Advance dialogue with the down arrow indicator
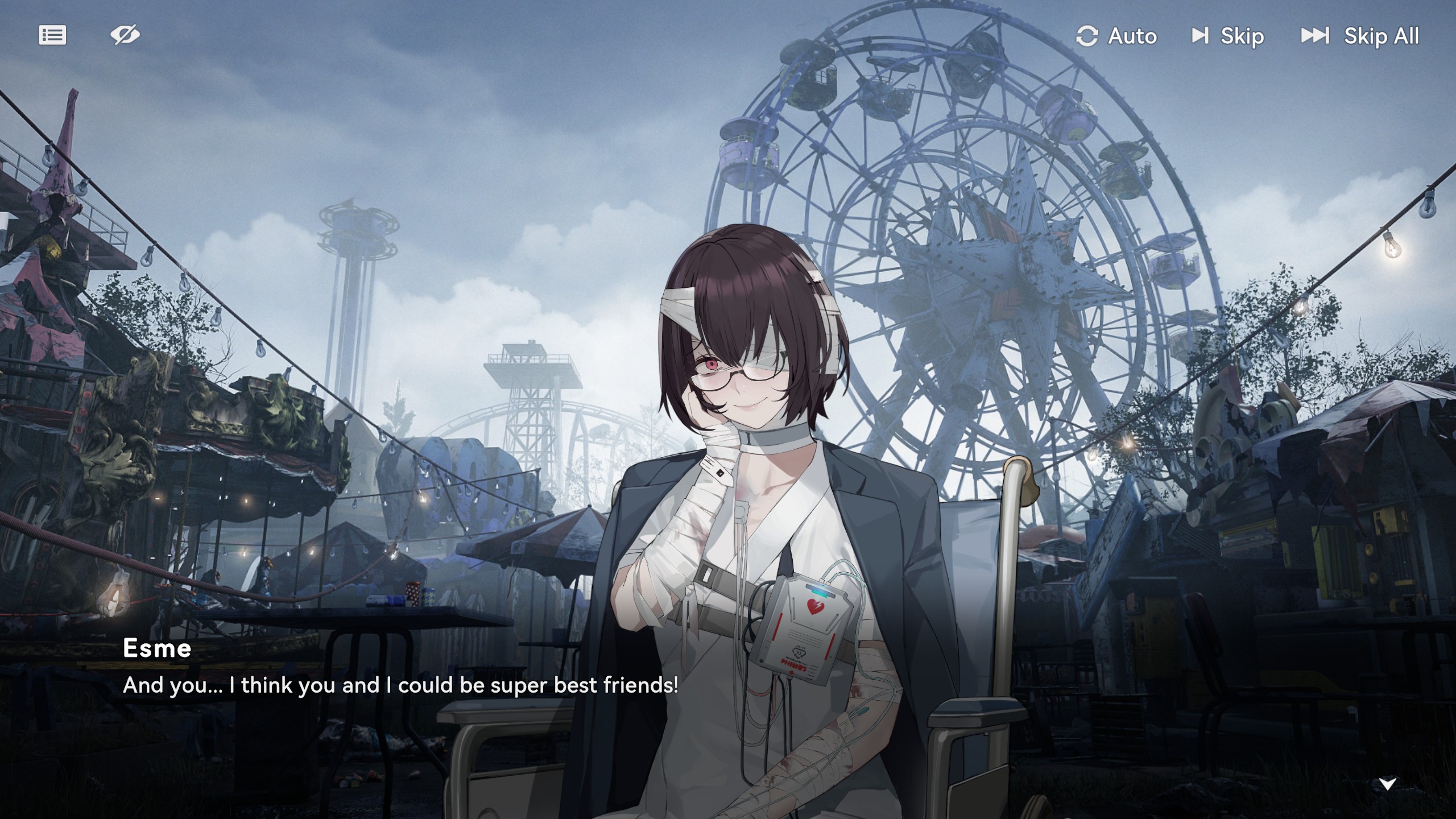The image size is (1456, 819). point(1388,784)
